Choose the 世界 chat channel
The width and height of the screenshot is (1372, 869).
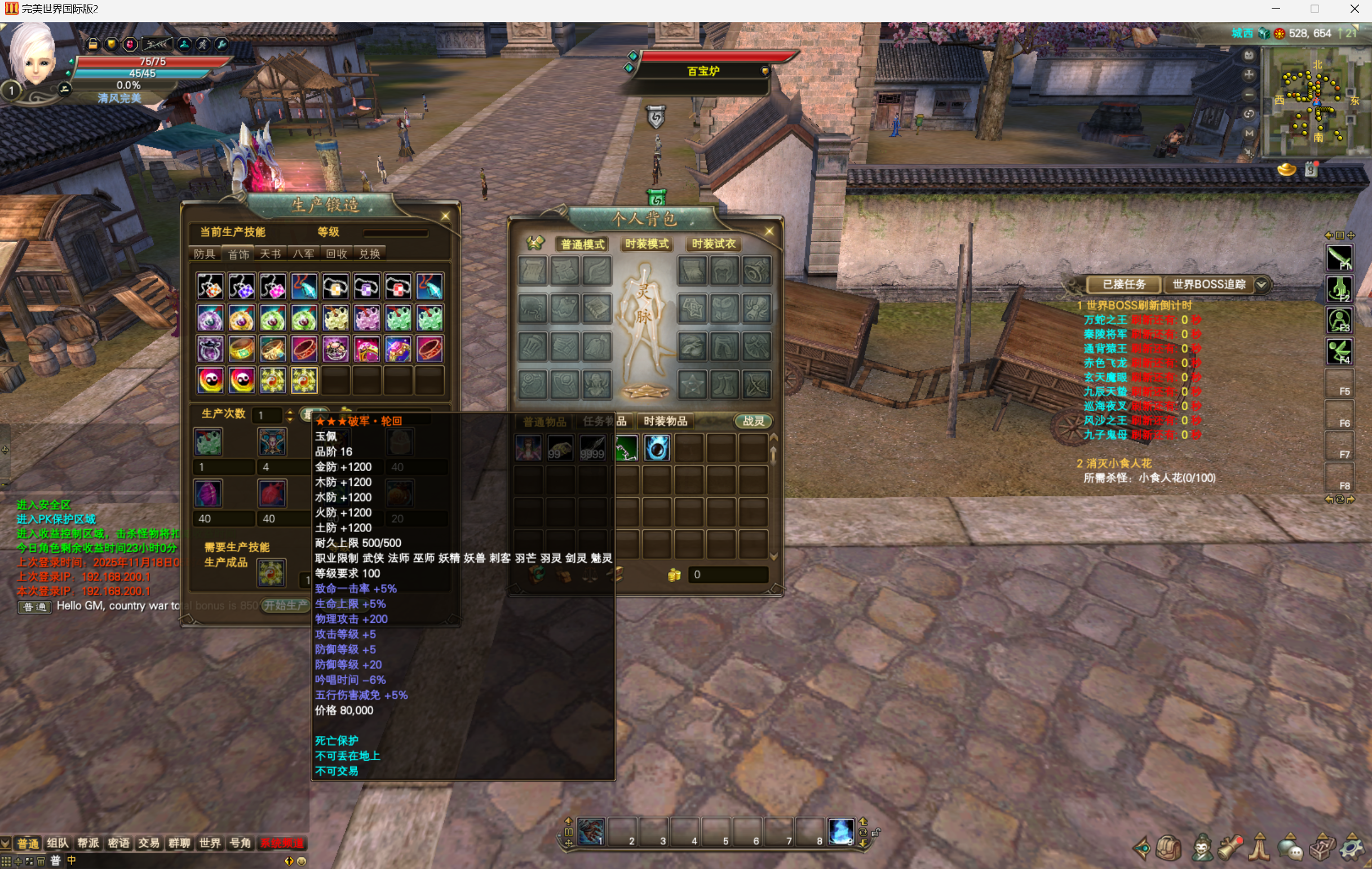tap(210, 844)
